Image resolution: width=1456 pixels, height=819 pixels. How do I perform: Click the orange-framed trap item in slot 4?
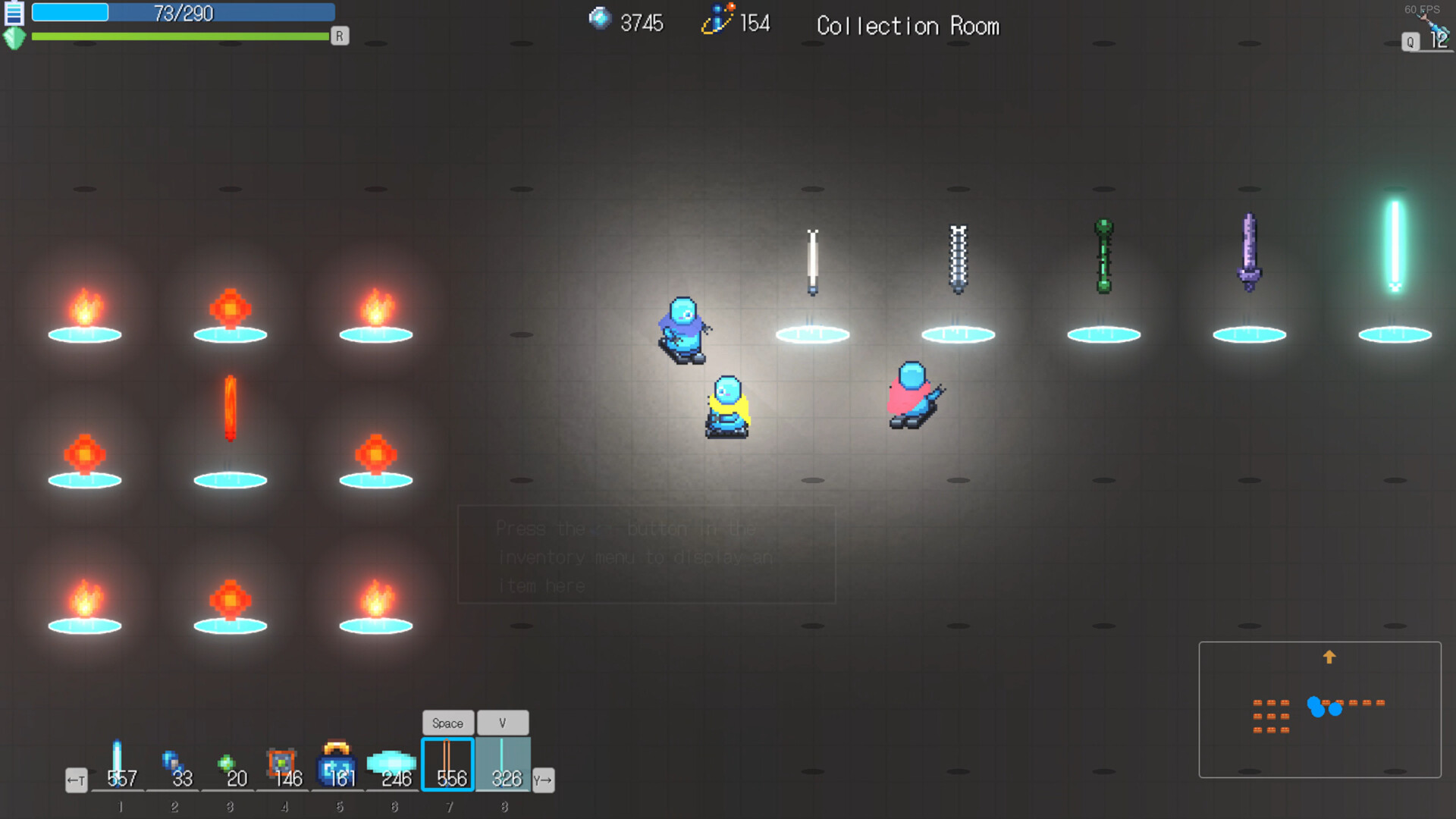click(x=283, y=762)
